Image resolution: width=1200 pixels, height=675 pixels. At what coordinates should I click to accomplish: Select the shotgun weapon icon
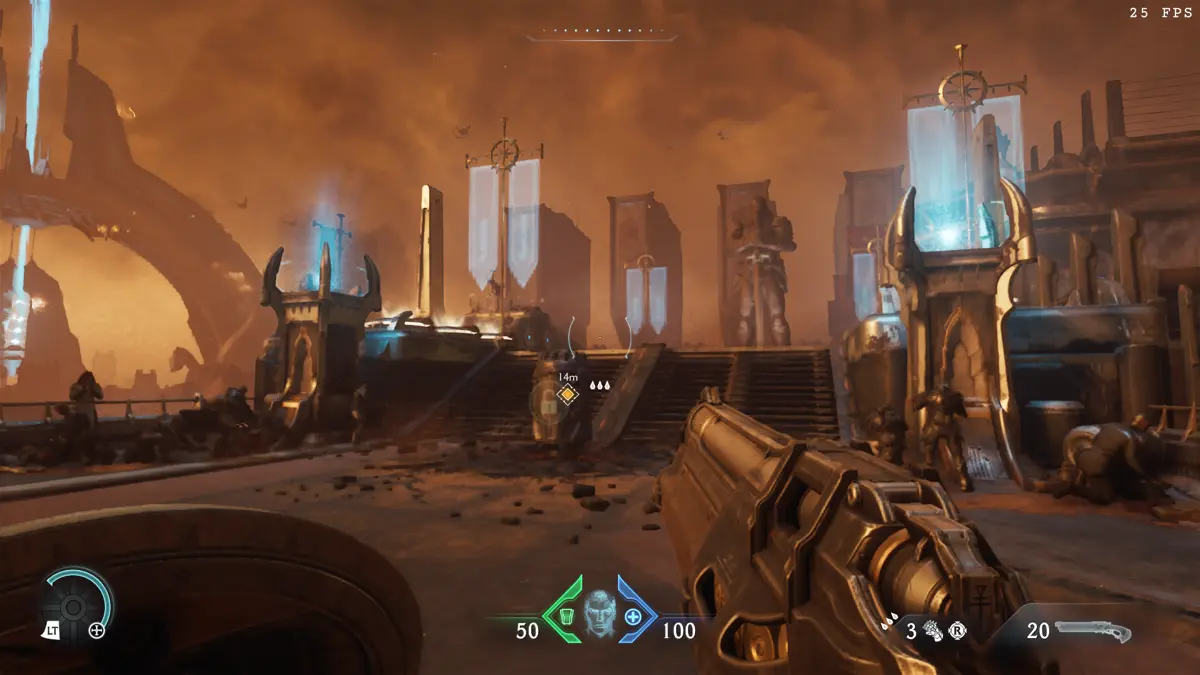pyautogui.click(x=1093, y=631)
